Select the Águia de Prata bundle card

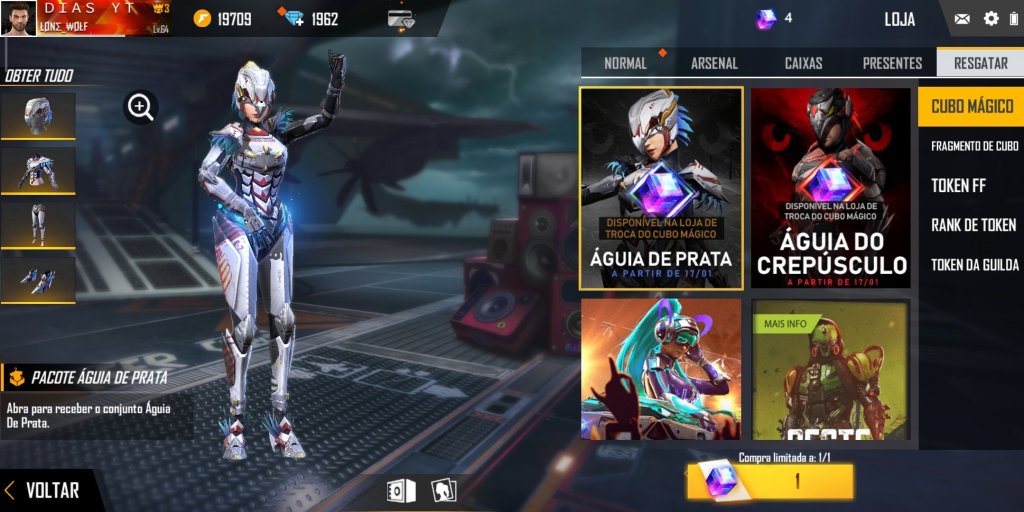click(661, 188)
